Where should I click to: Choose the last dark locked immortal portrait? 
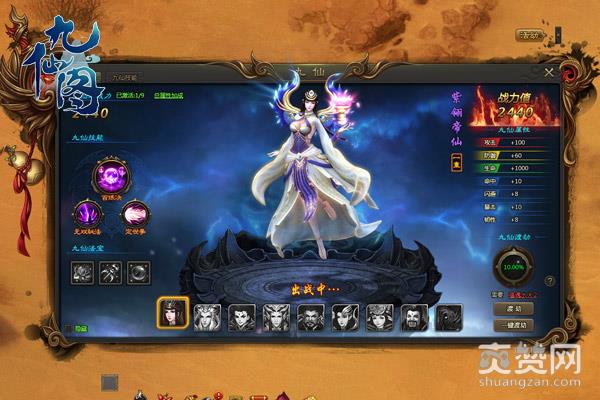pos(449,317)
